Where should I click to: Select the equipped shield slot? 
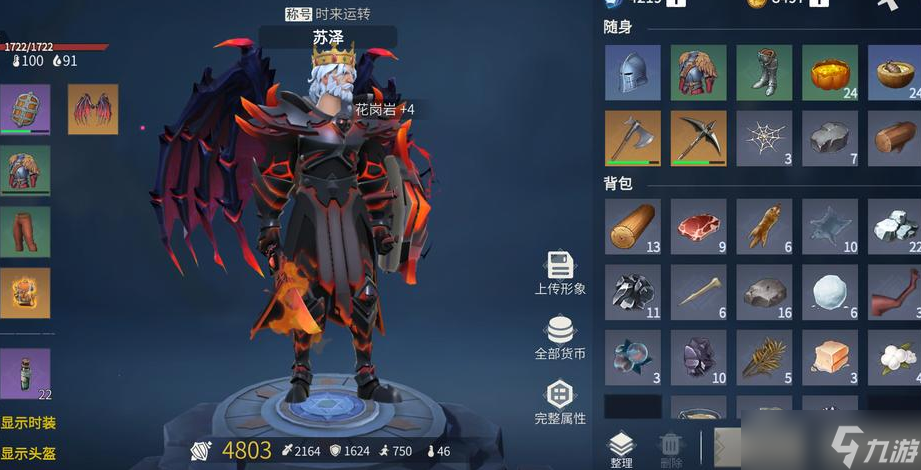coord(25,109)
